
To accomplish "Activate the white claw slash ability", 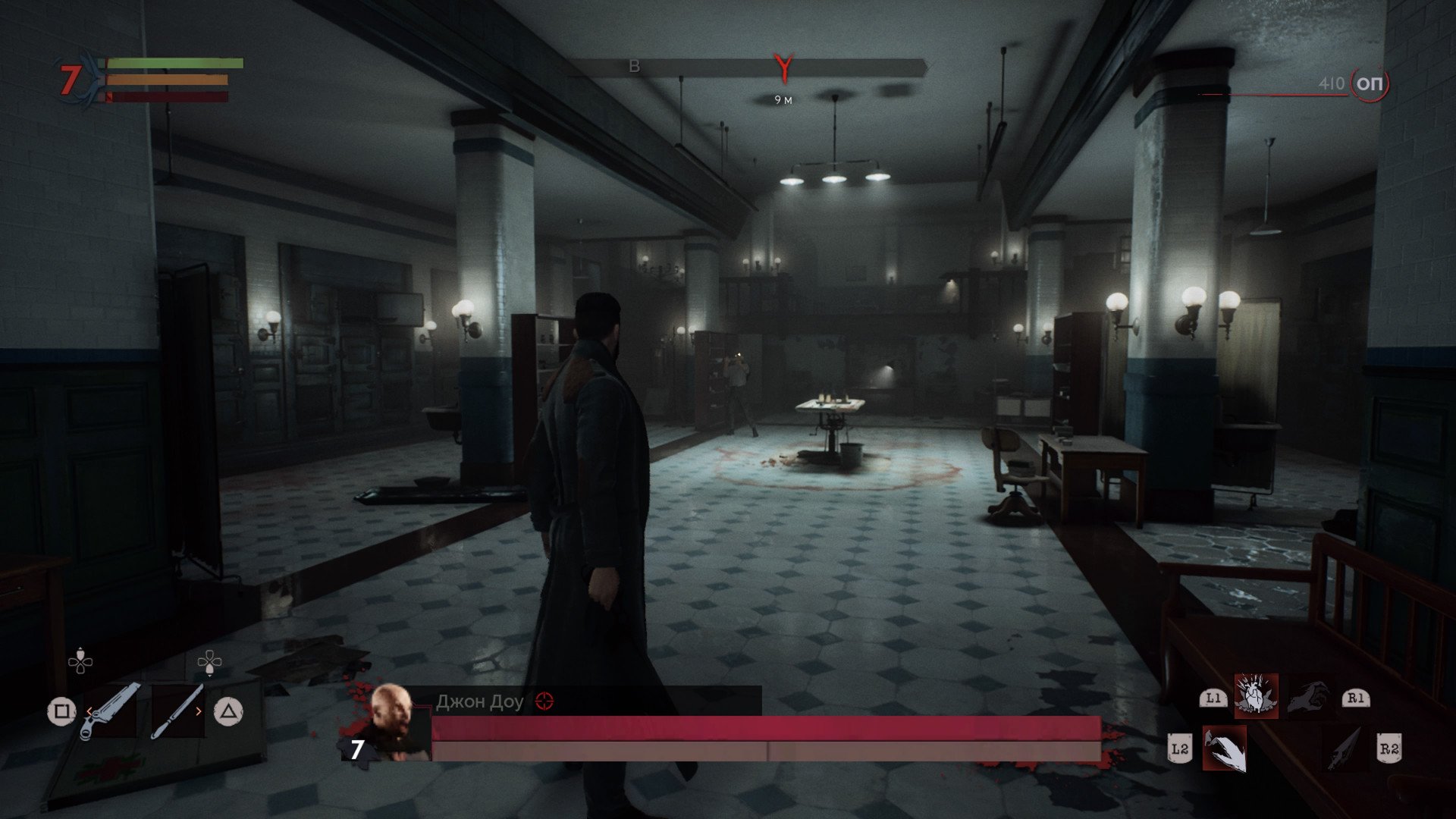I will [x=1224, y=748].
